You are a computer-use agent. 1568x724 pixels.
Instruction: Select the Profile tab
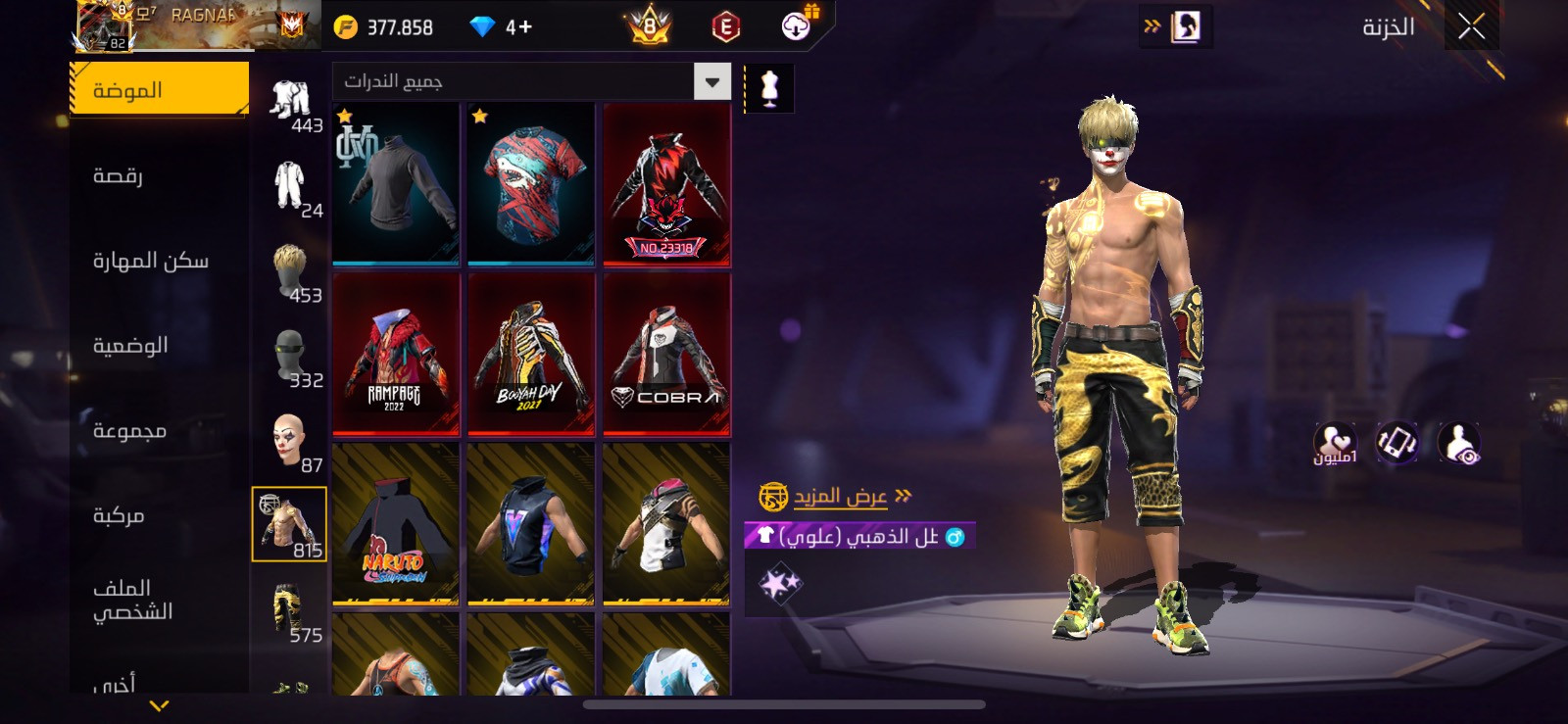coord(132,600)
